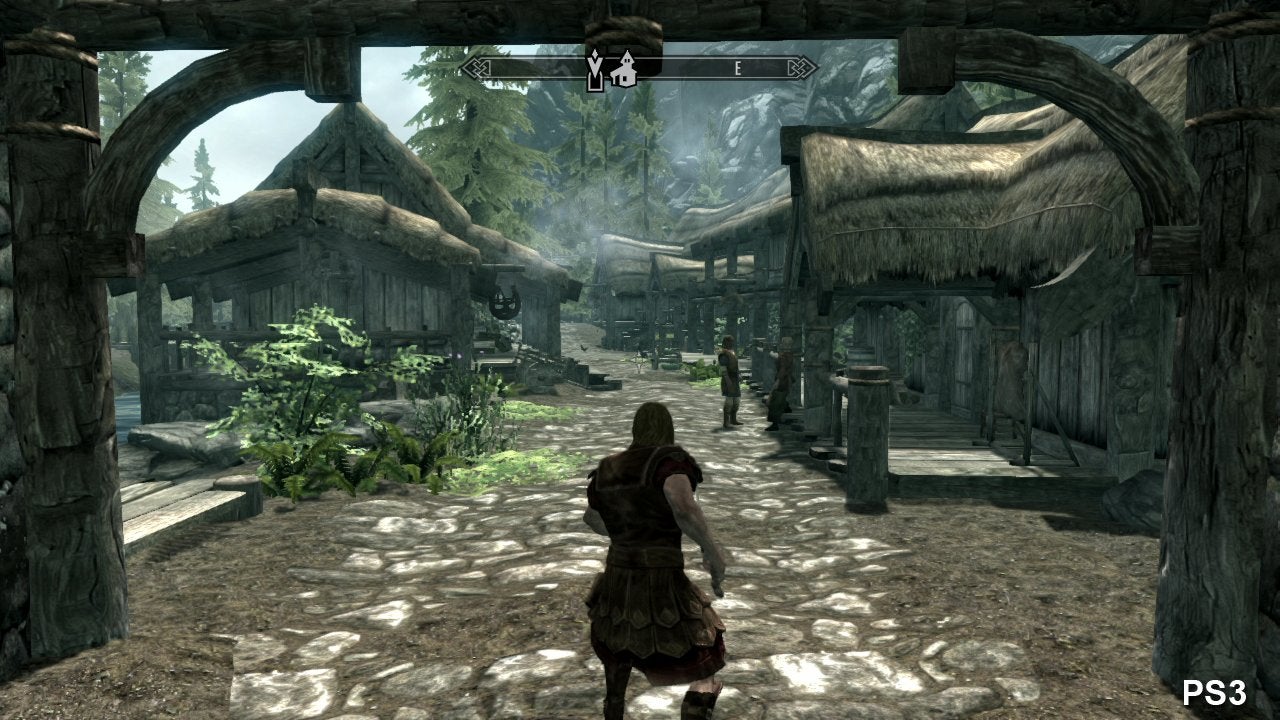Click the right knotwork ornament of the compass
Viewport: 1280px width, 720px height.
[x=798, y=68]
